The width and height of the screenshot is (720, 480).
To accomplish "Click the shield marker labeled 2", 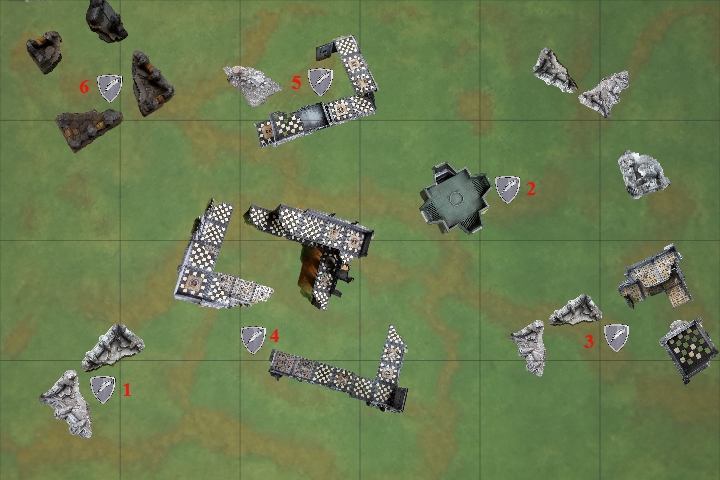I will (x=508, y=189).
